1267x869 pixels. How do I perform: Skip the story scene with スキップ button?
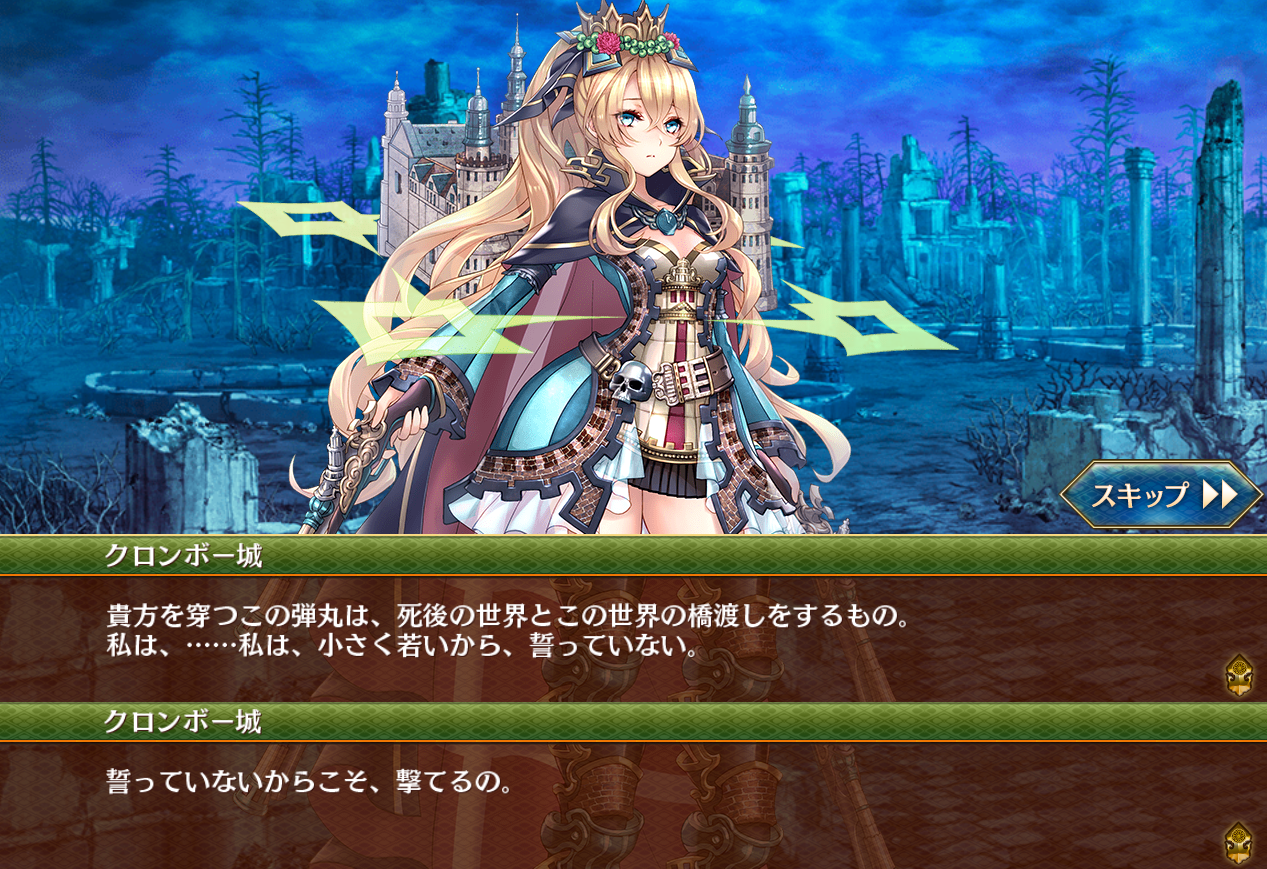click(x=1161, y=495)
